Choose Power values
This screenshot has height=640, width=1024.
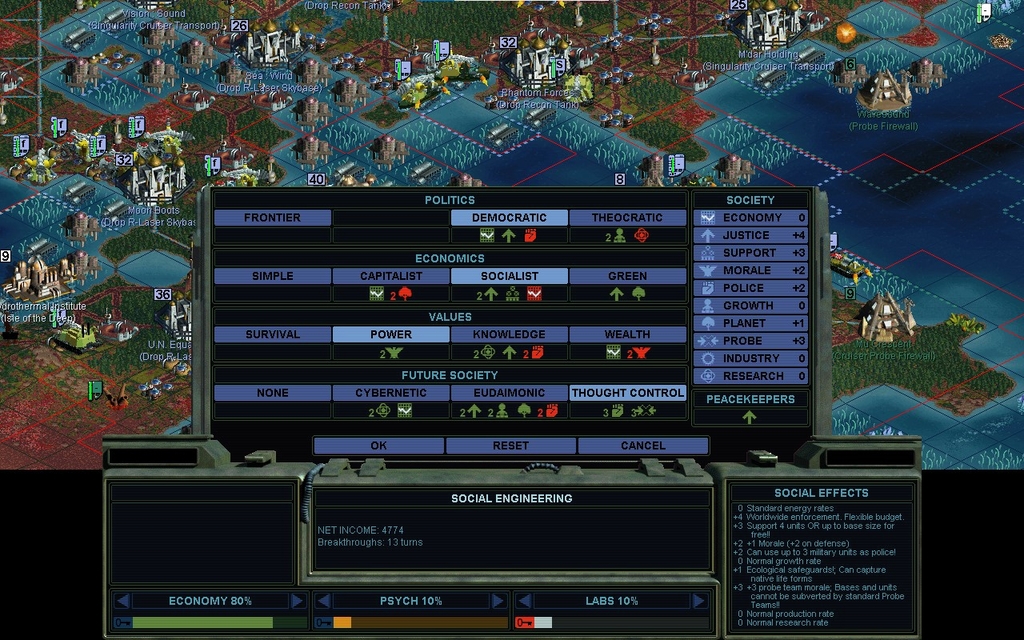coord(391,335)
